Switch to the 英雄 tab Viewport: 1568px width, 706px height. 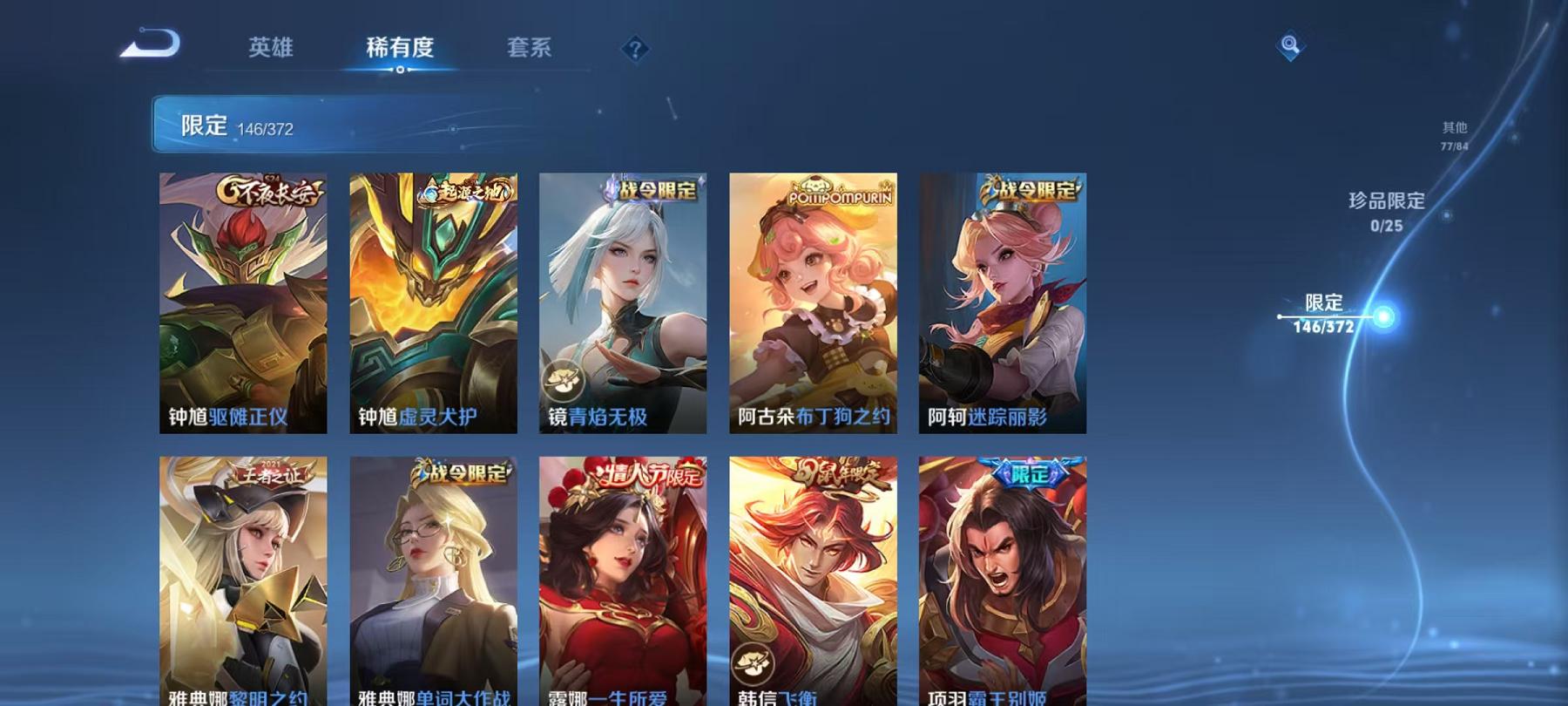pyautogui.click(x=272, y=48)
